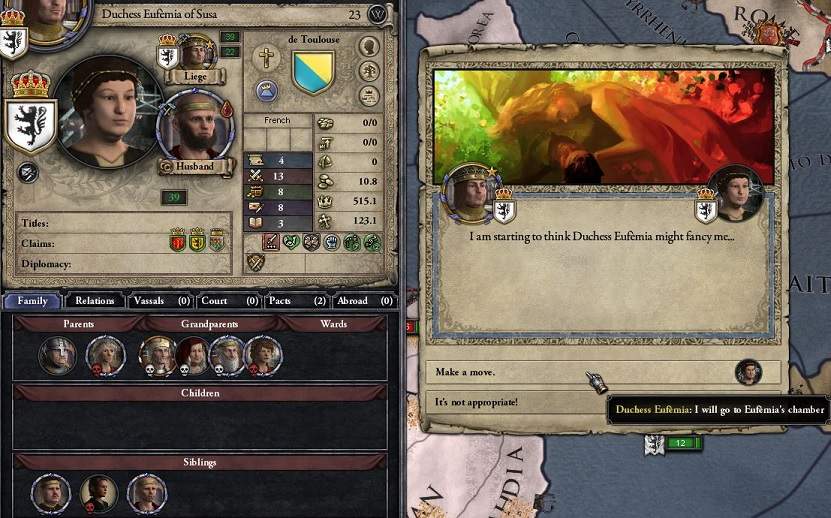The image size is (831, 518).
Task: Open the helmeted father portrait under Parents
Action: 57,355
